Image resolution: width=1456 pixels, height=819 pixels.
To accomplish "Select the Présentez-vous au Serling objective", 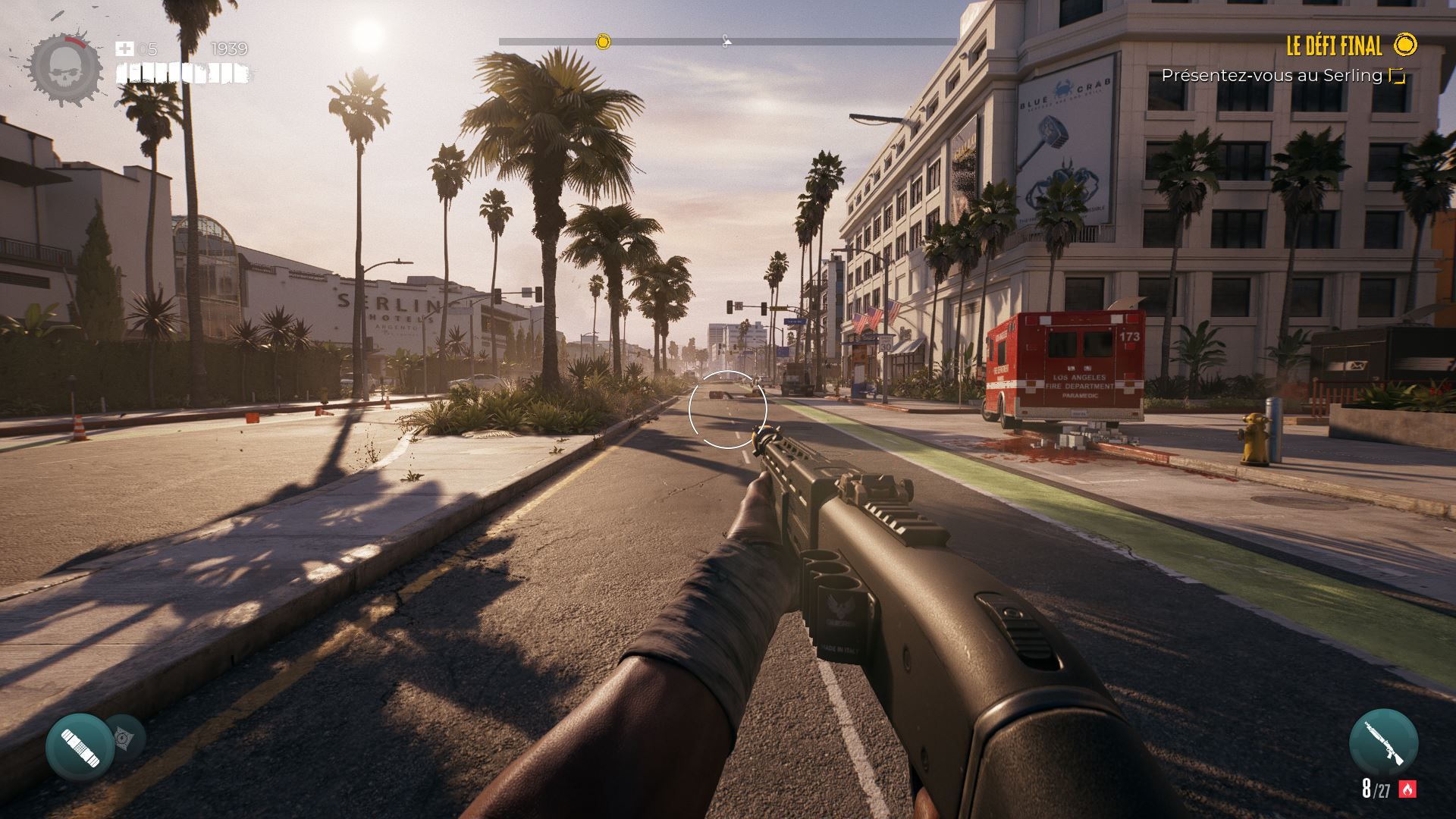I will [x=1272, y=76].
